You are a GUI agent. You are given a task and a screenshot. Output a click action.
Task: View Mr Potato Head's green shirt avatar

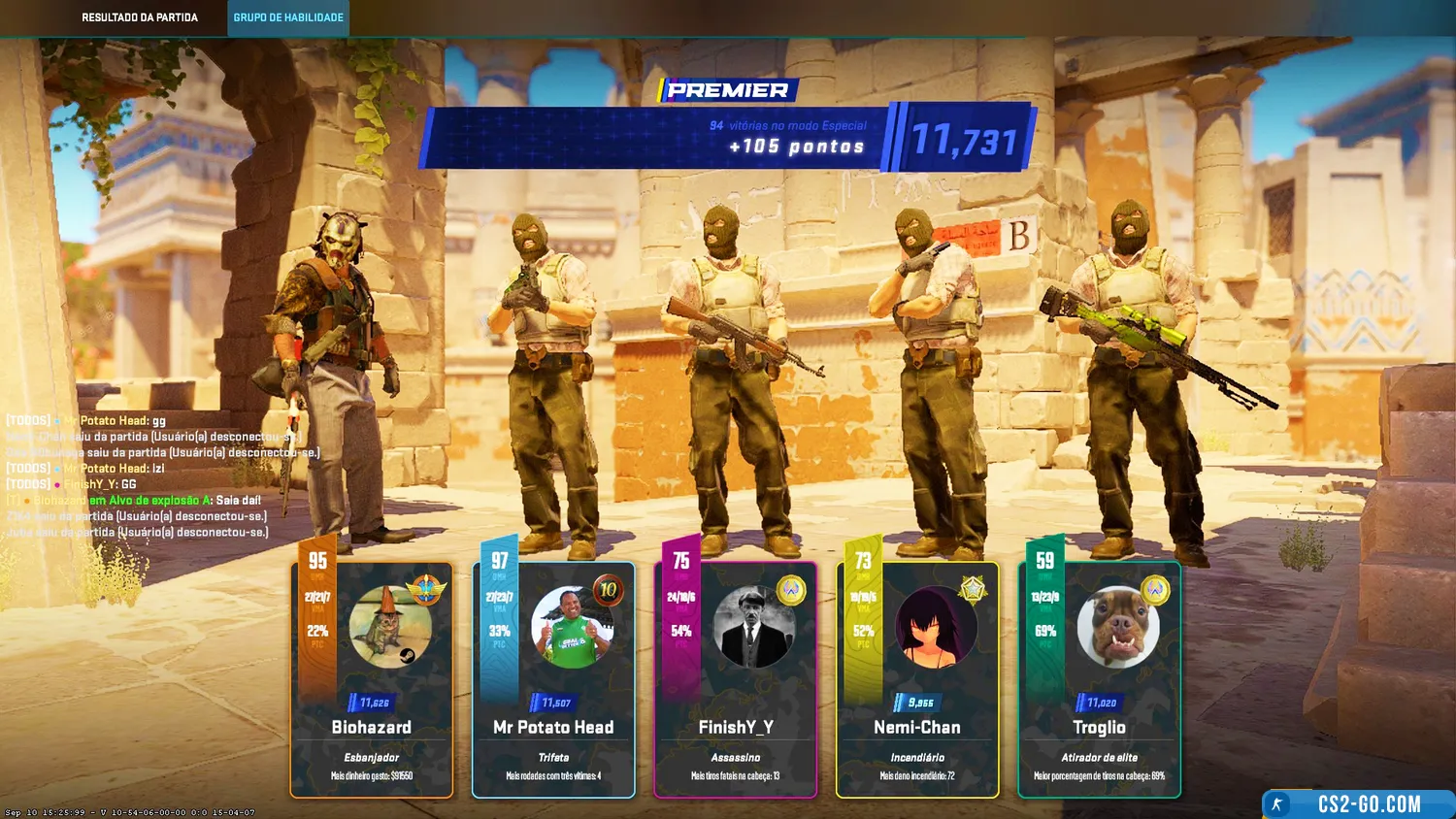click(572, 627)
